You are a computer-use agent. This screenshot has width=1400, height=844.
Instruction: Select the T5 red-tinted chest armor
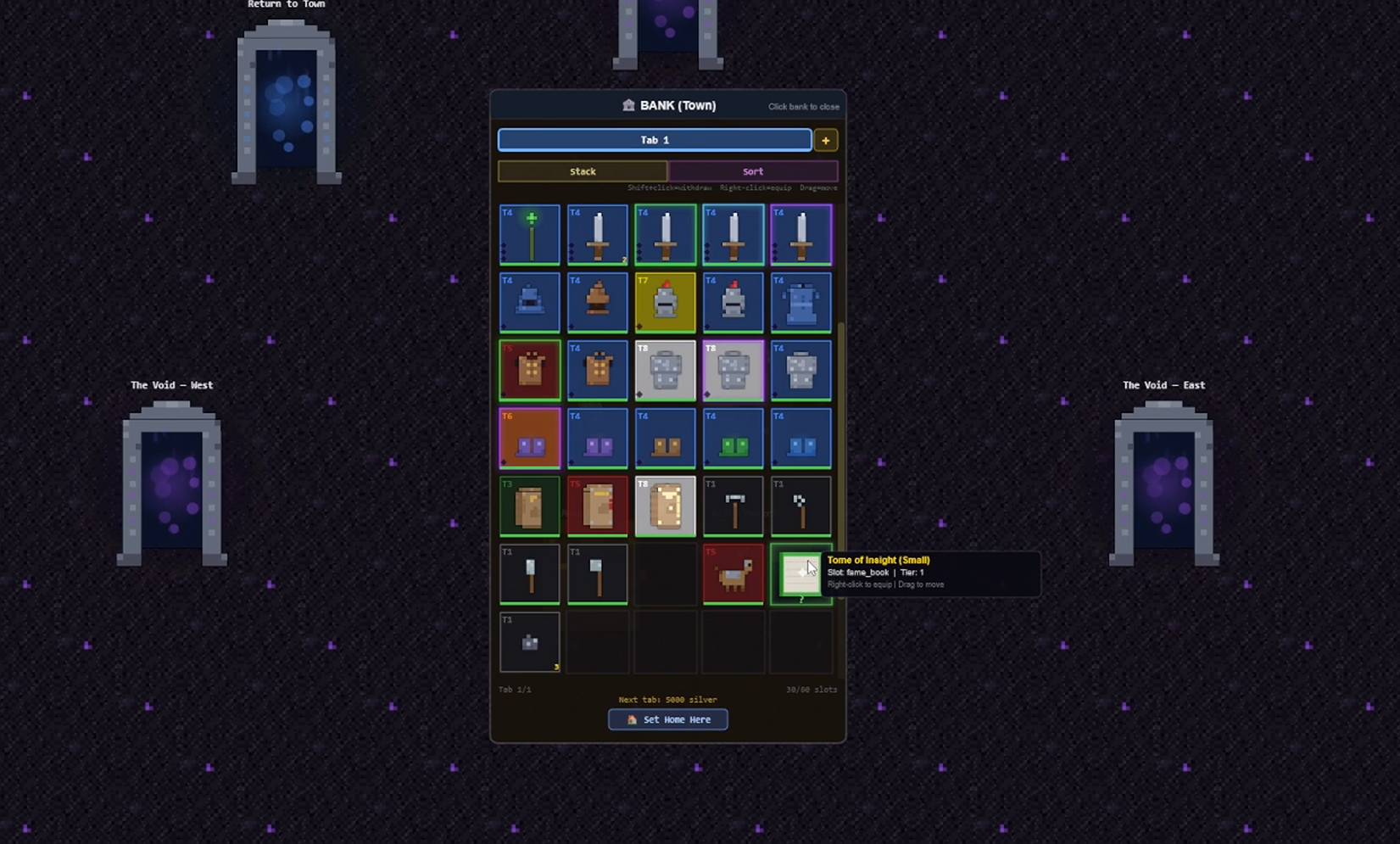click(x=529, y=370)
